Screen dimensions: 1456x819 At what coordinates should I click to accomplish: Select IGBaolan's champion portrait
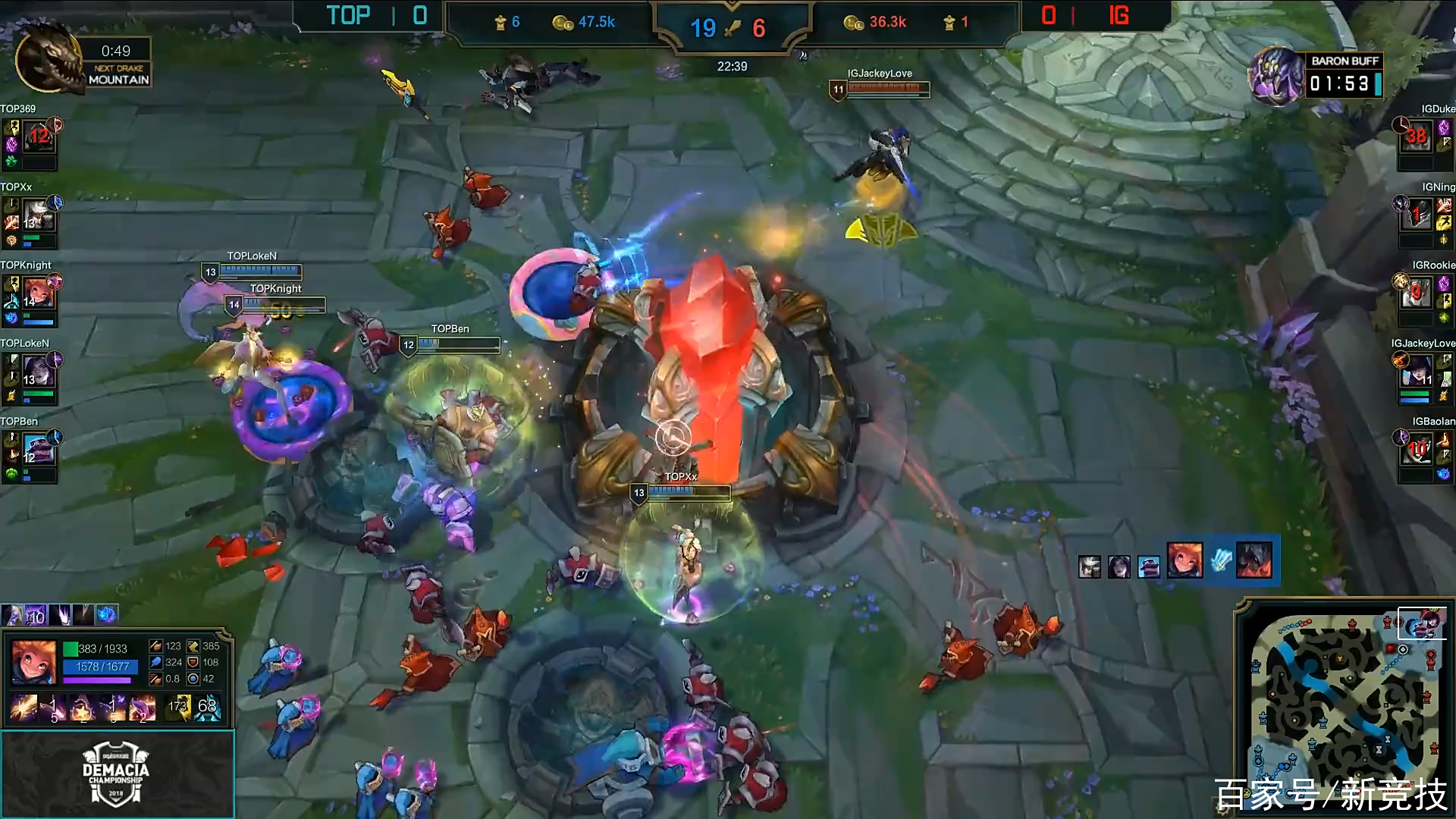pos(1415,450)
